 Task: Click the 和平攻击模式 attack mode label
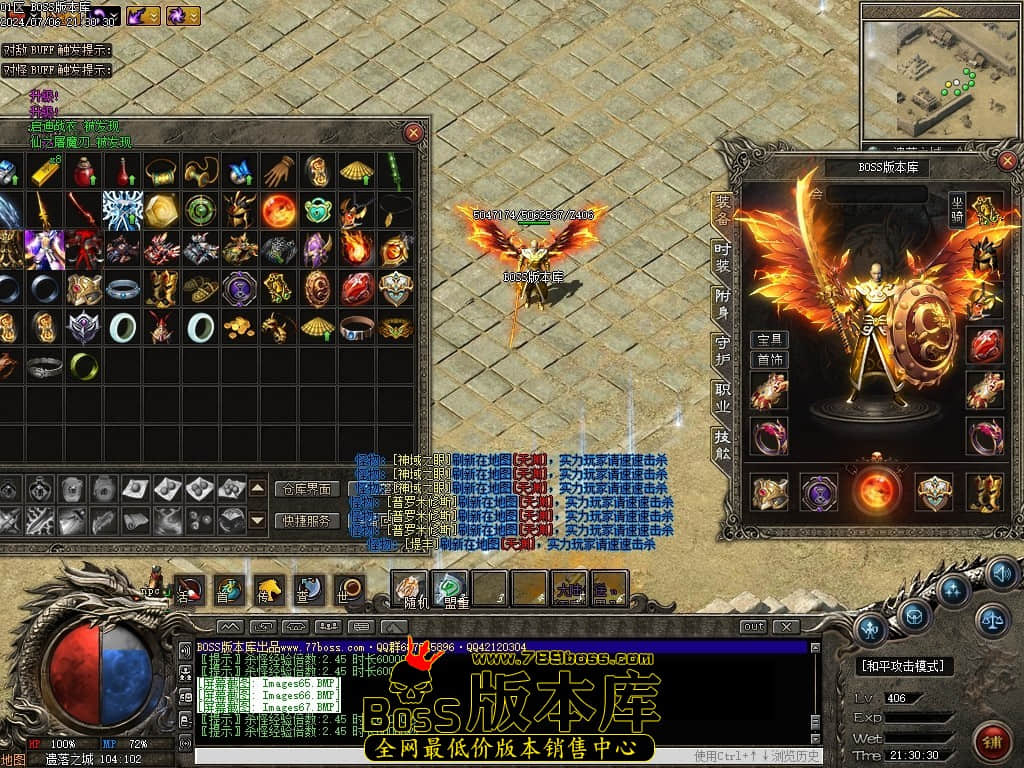(x=905, y=666)
